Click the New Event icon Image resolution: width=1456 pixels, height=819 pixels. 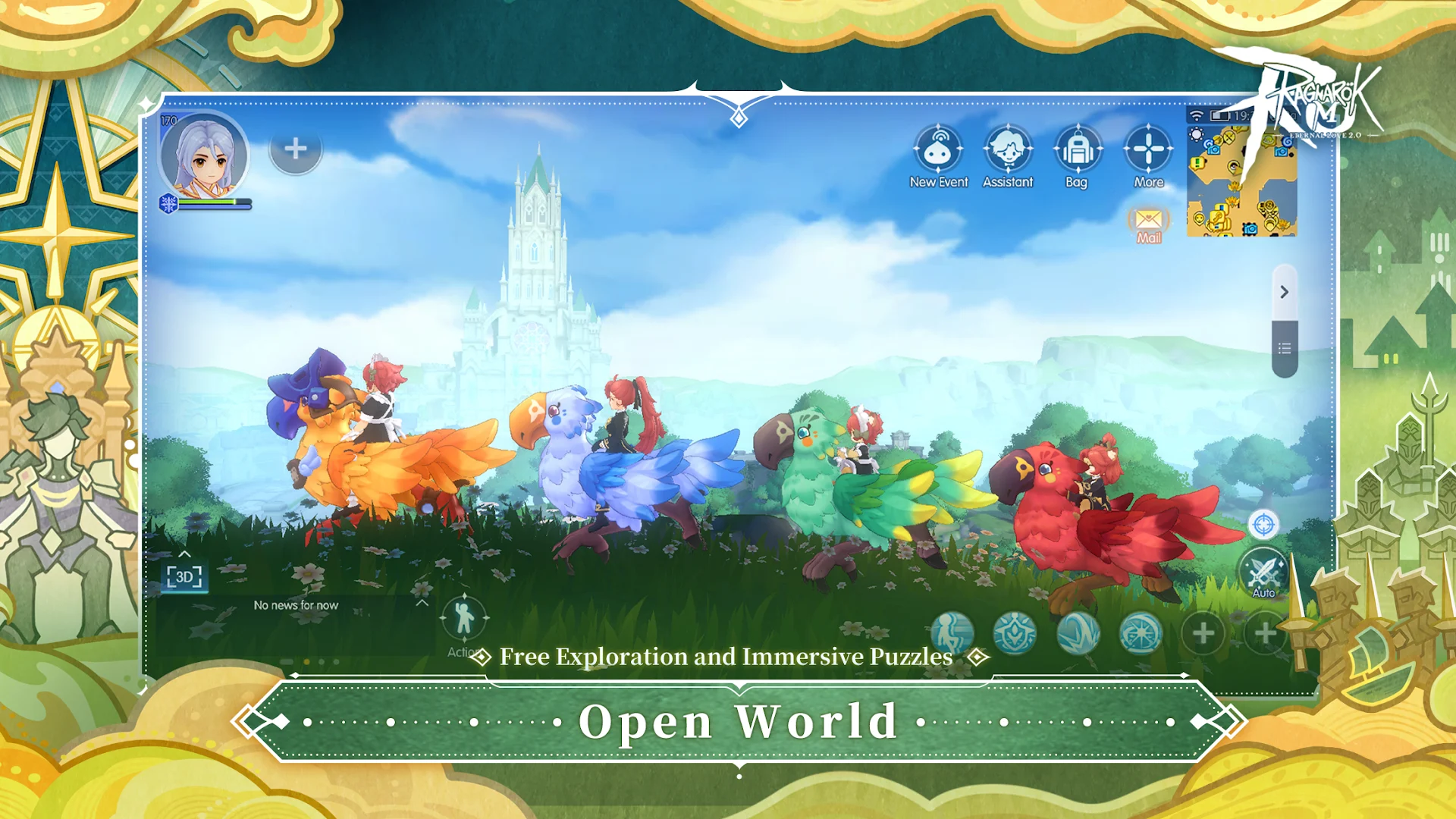pyautogui.click(x=940, y=149)
